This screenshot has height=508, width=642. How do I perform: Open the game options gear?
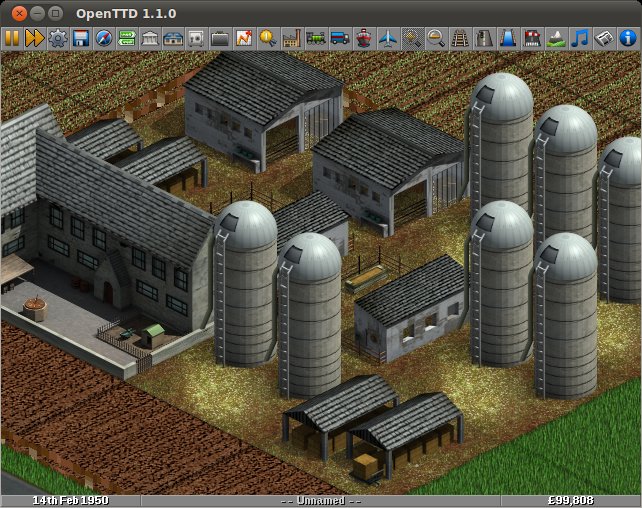[x=57, y=38]
